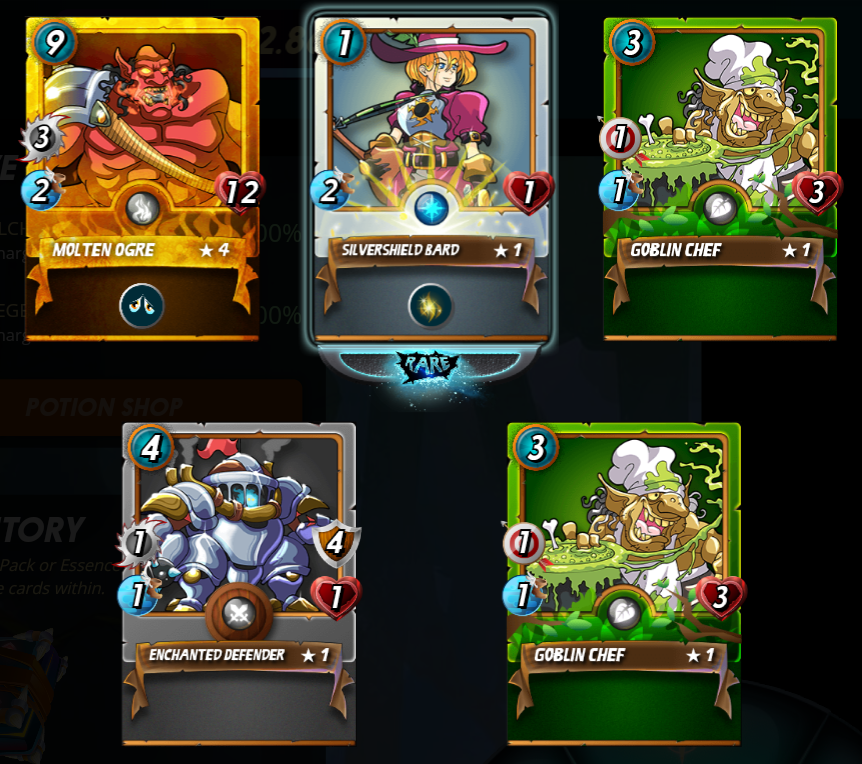Click the Molten Ogre's ability icon
The image size is (862, 764).
142,305
